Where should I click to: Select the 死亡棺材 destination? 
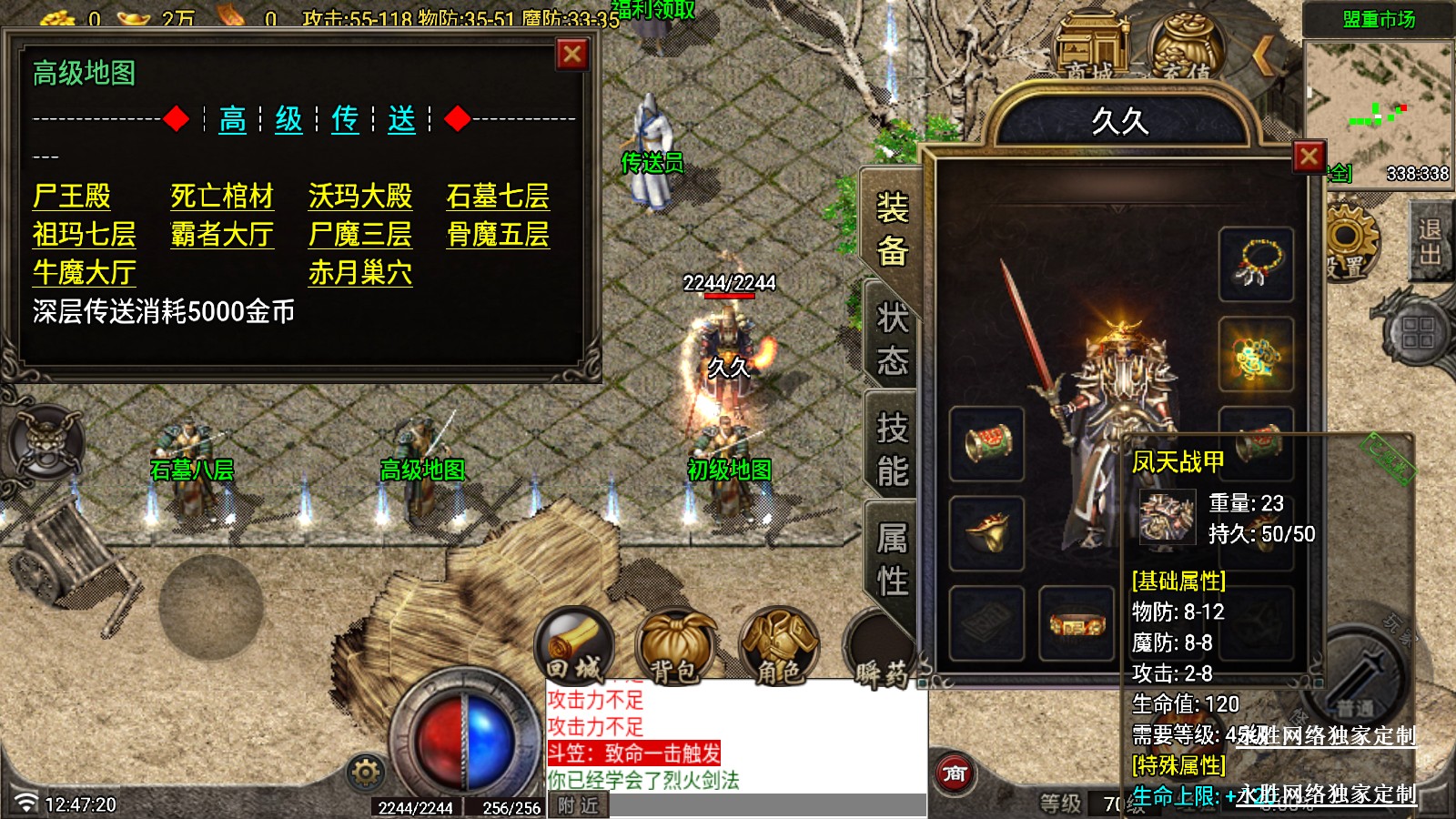[222, 197]
